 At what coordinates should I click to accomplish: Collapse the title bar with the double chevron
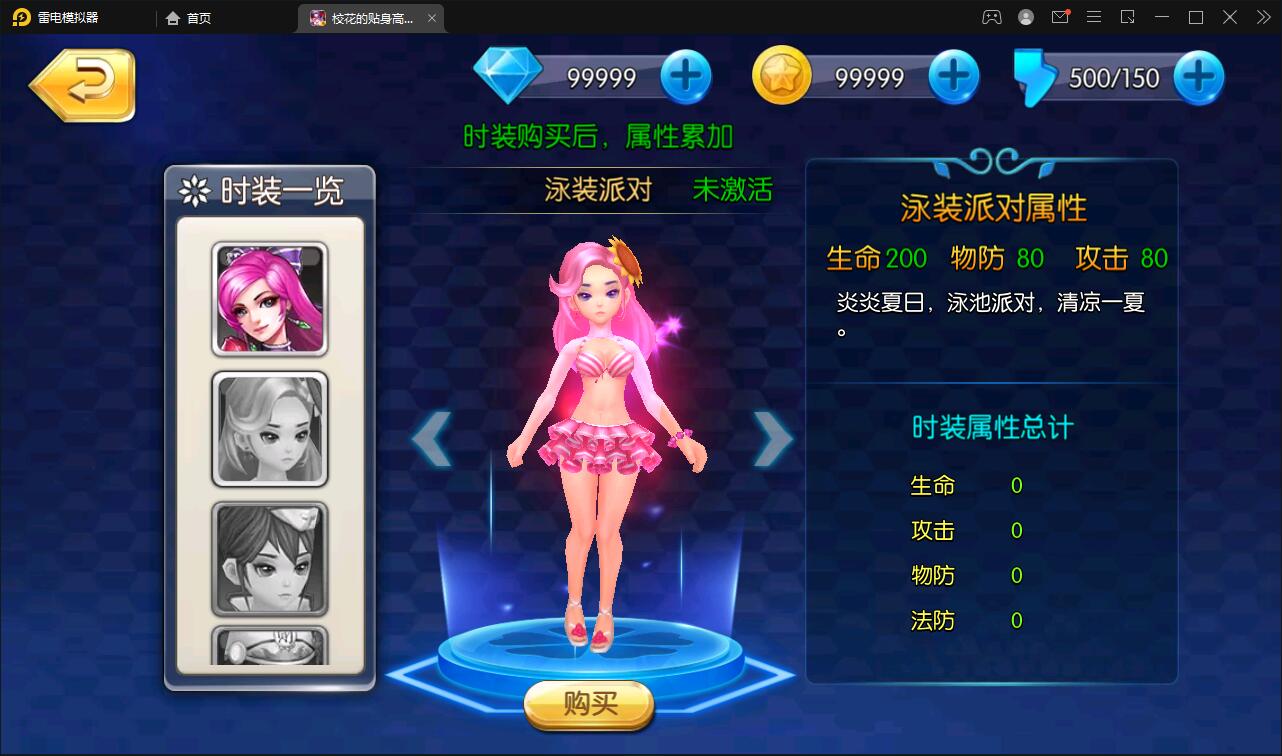(x=1262, y=17)
